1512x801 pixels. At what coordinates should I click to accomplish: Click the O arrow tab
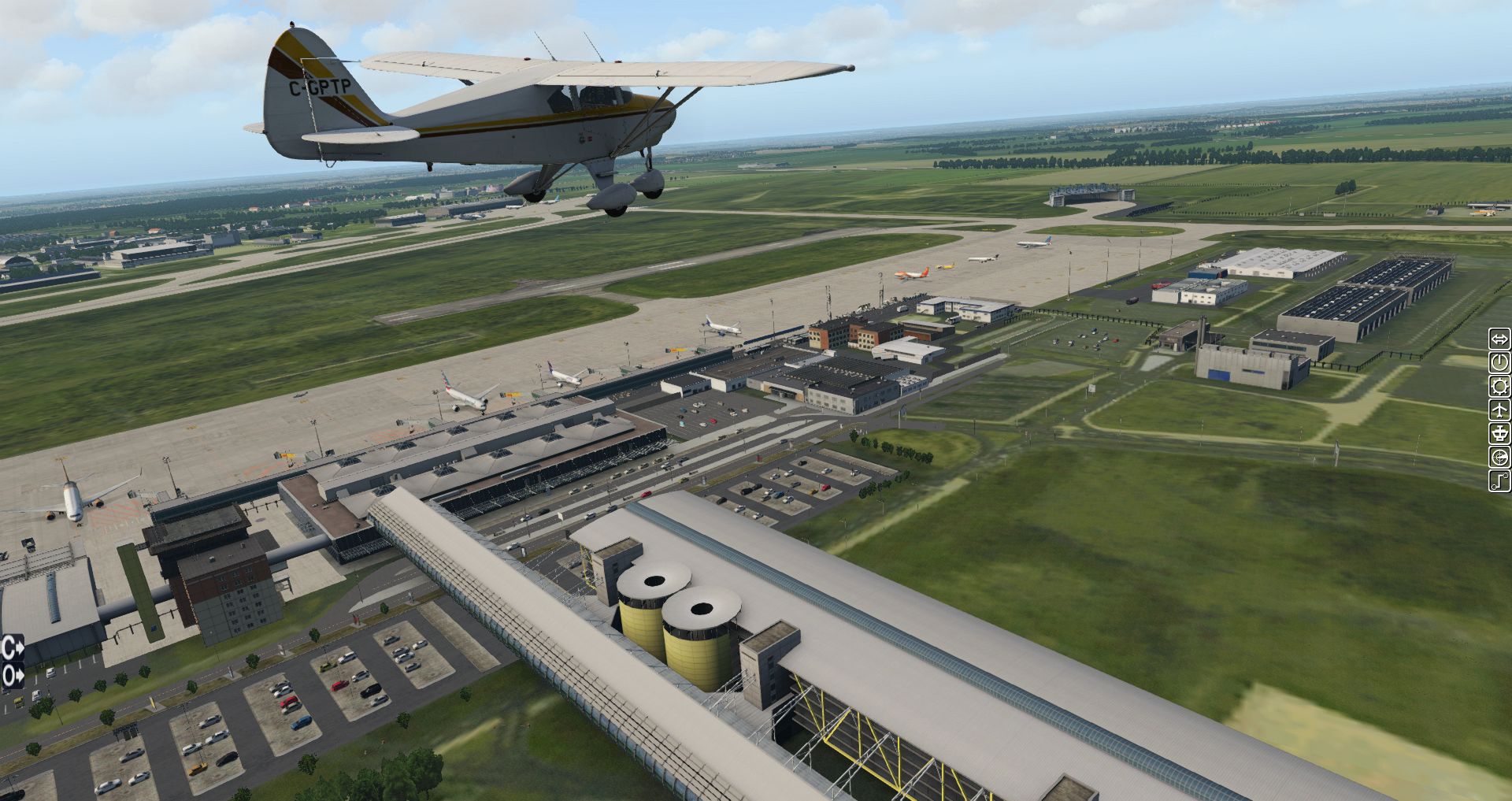pyautogui.click(x=13, y=675)
